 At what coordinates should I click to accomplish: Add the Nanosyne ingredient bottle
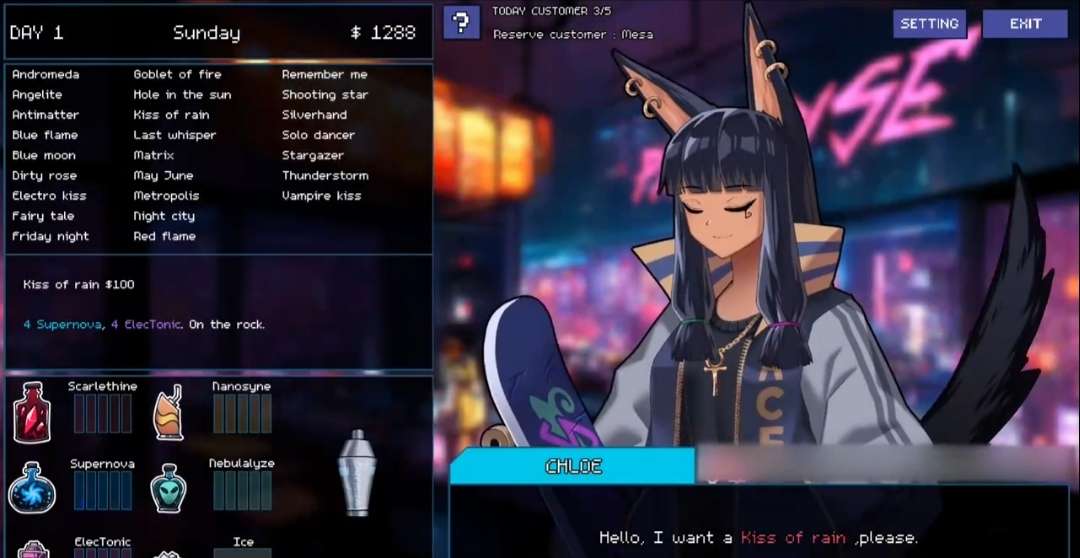tap(168, 412)
